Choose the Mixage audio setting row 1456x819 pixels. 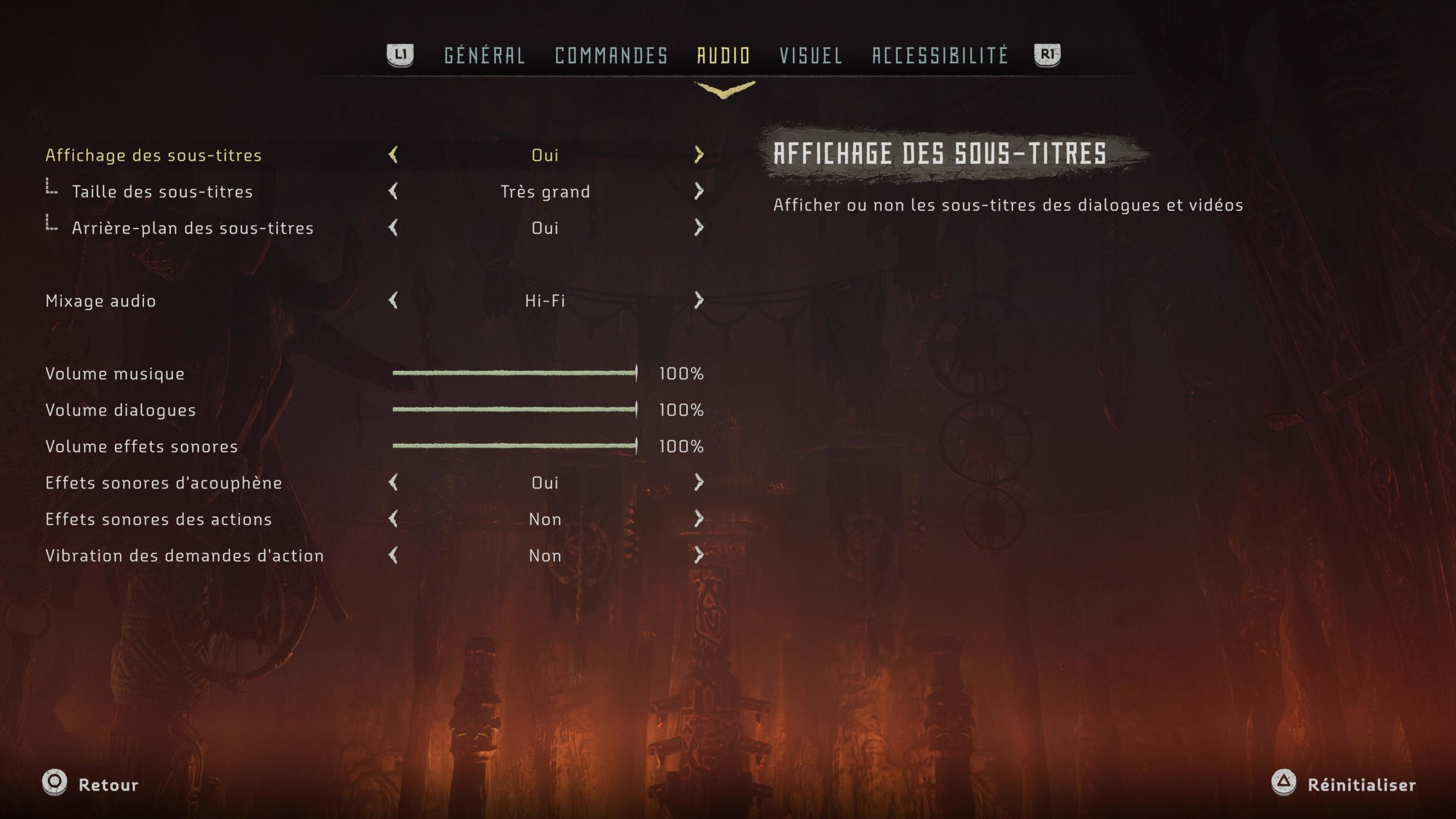(x=101, y=301)
